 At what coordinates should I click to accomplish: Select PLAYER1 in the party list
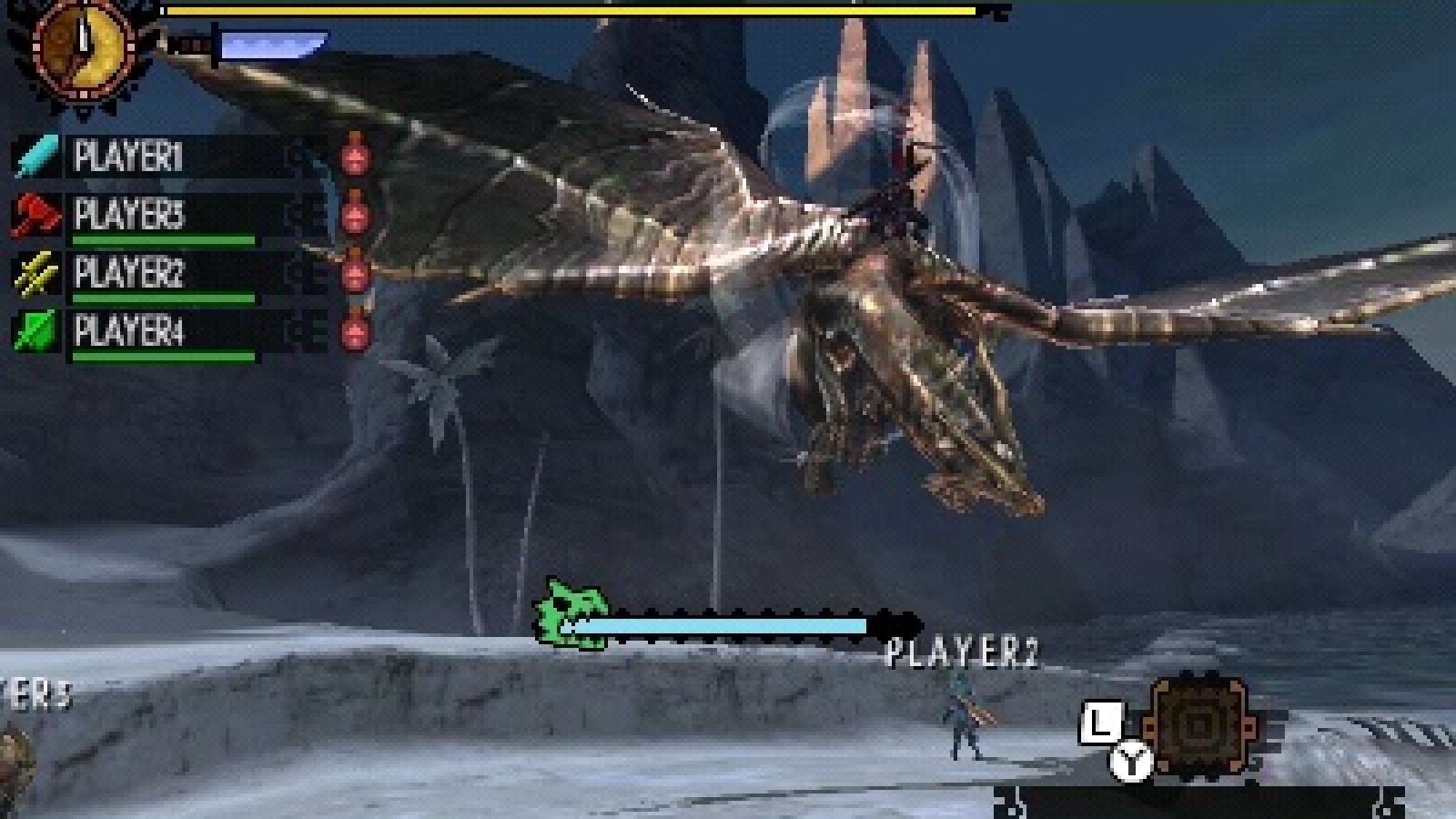pos(128,157)
